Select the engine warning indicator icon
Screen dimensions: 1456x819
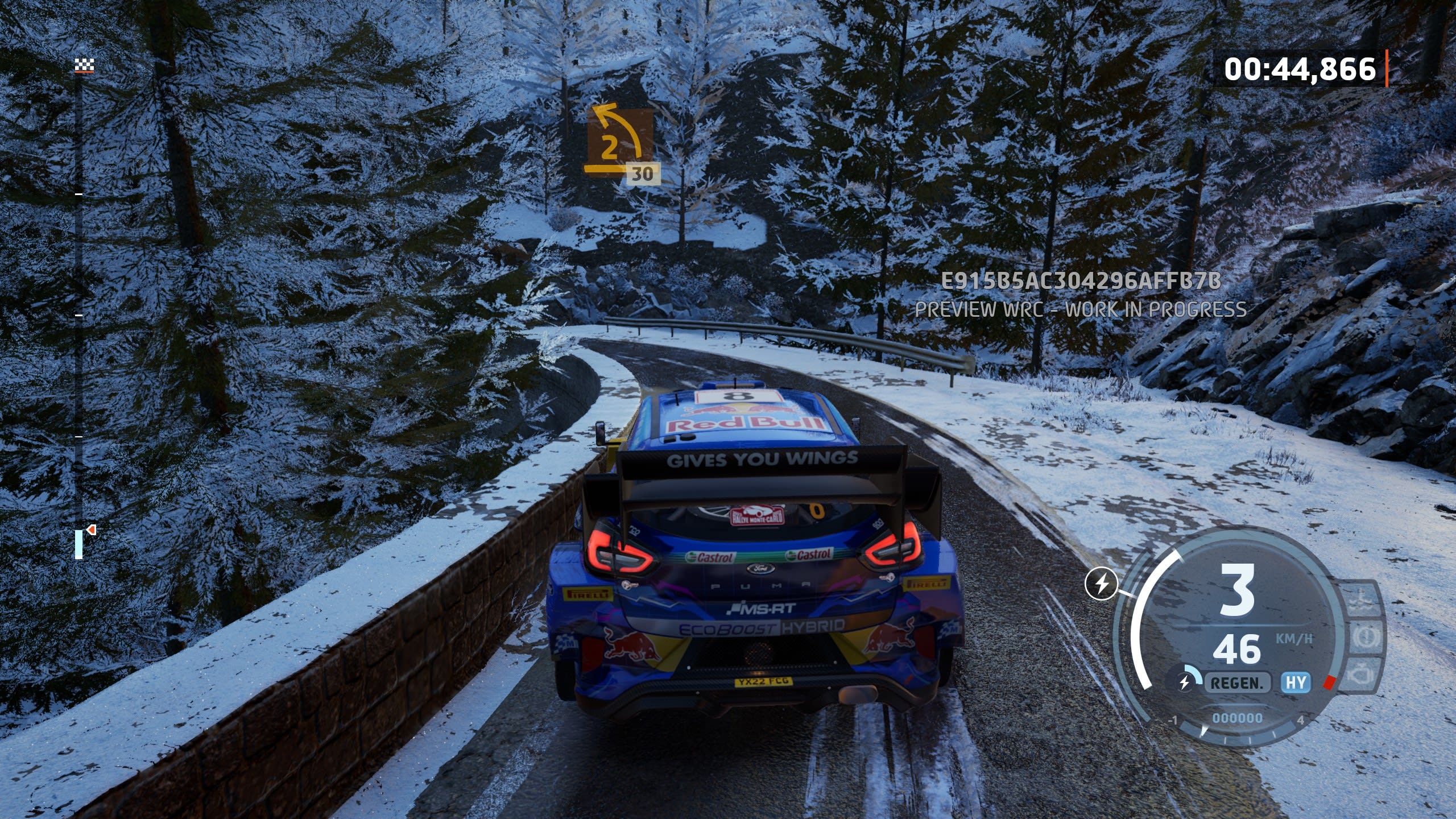coord(1360,675)
